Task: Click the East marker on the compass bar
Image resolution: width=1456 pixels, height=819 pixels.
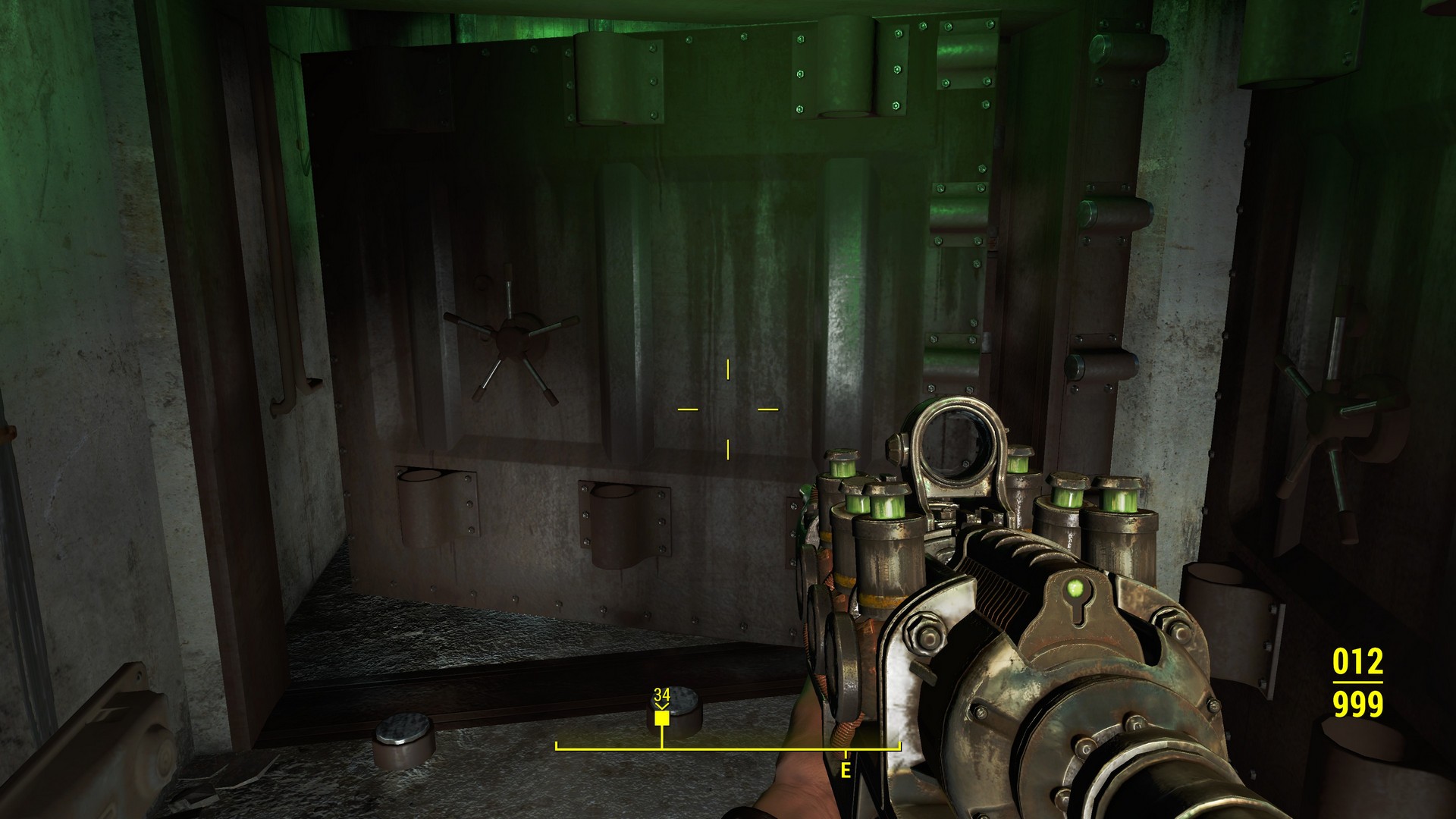Action: 846,770
